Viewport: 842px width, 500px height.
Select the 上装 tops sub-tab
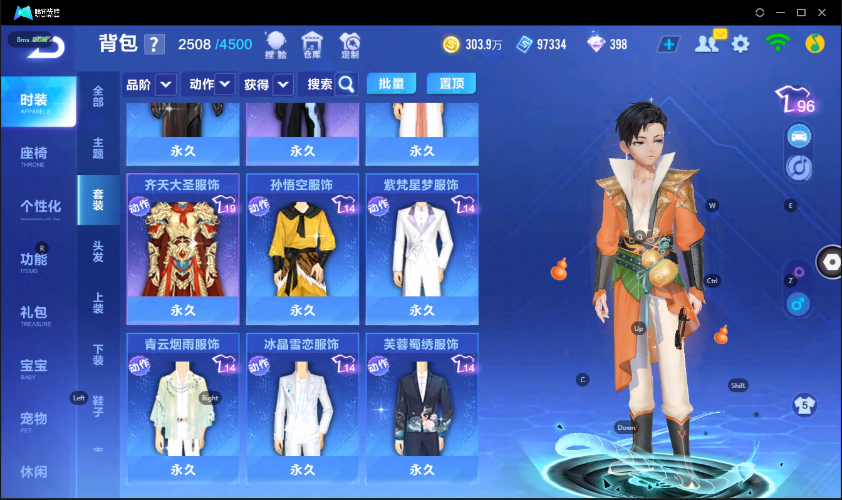coord(98,303)
